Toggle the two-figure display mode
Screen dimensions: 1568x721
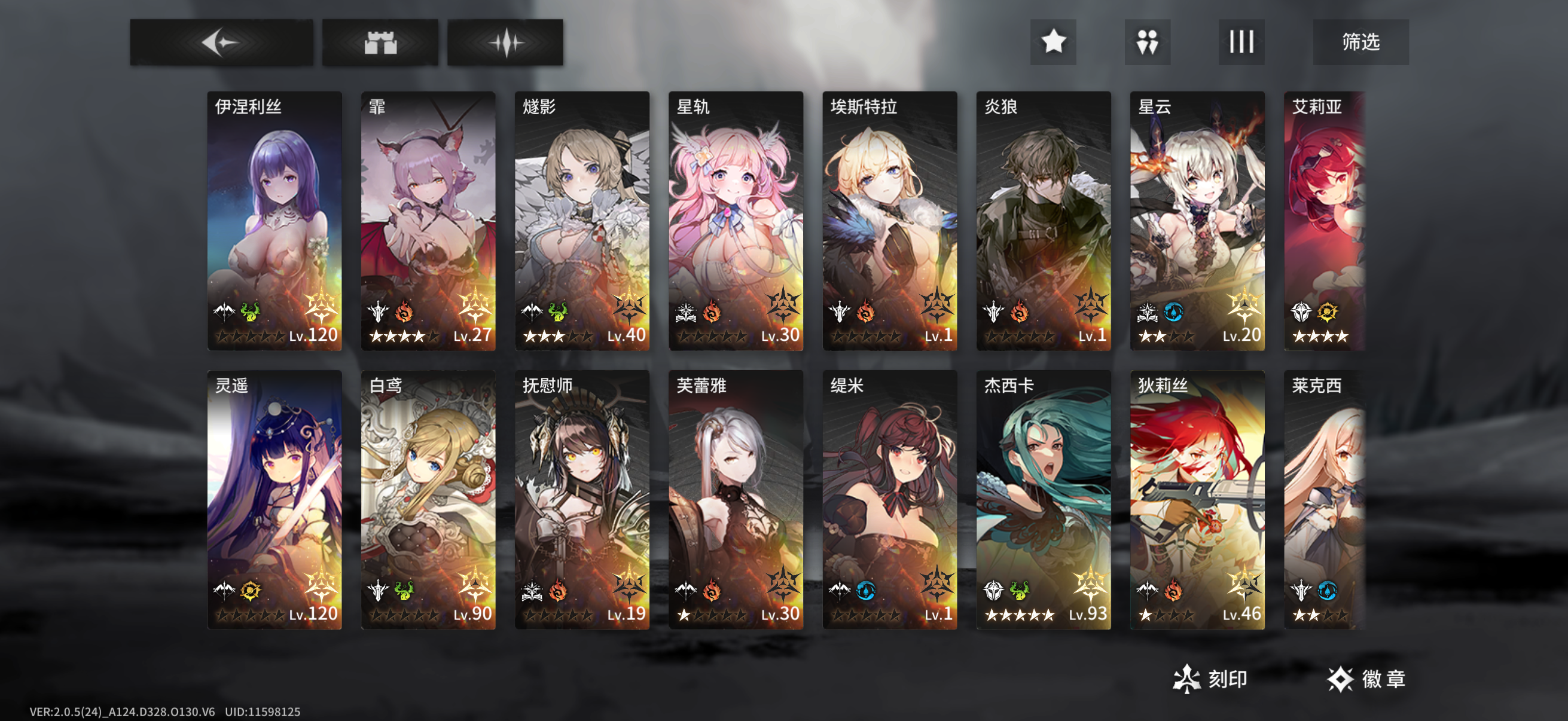tap(1147, 41)
